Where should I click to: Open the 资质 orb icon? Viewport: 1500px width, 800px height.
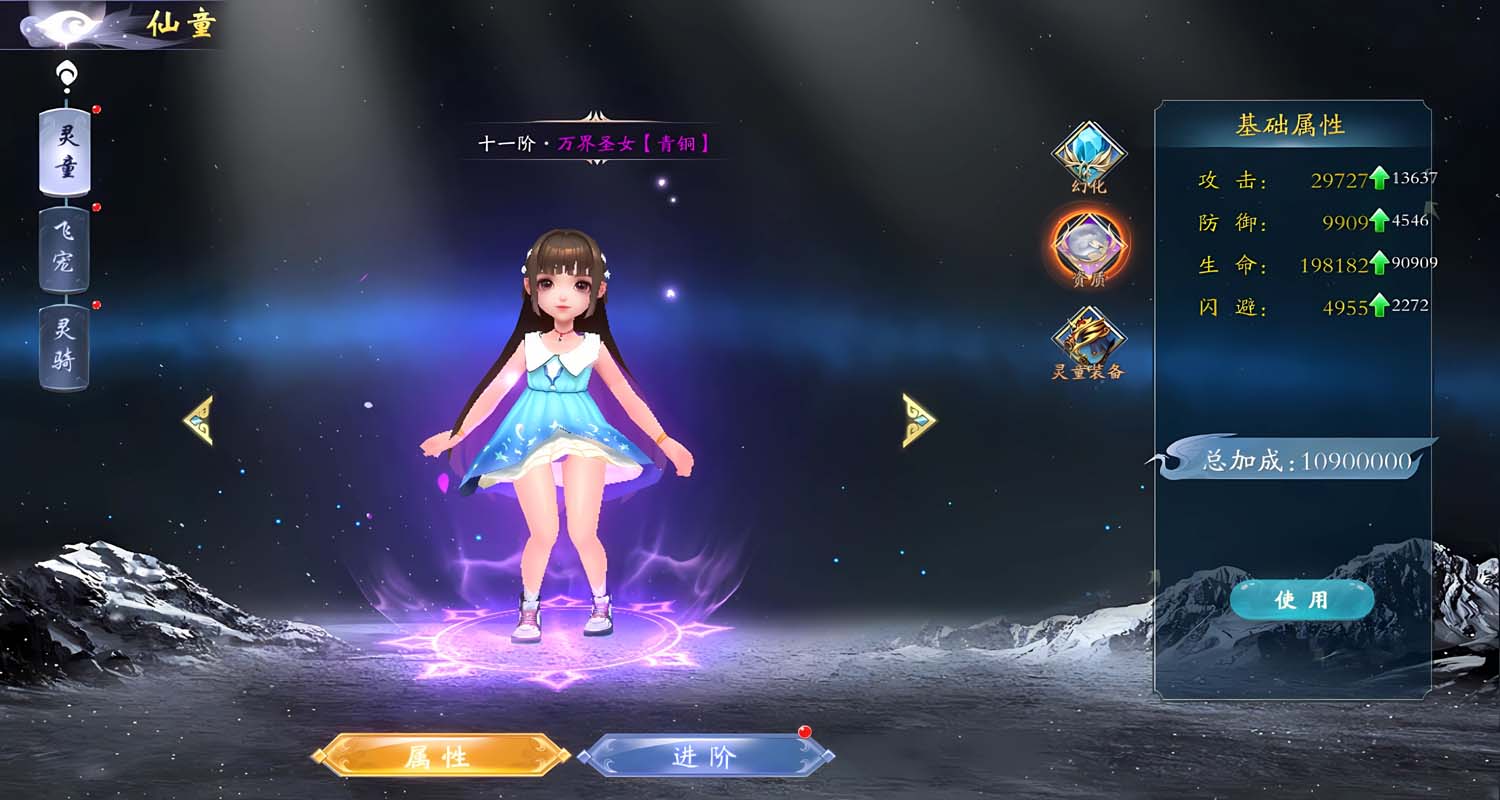pyautogui.click(x=1089, y=245)
